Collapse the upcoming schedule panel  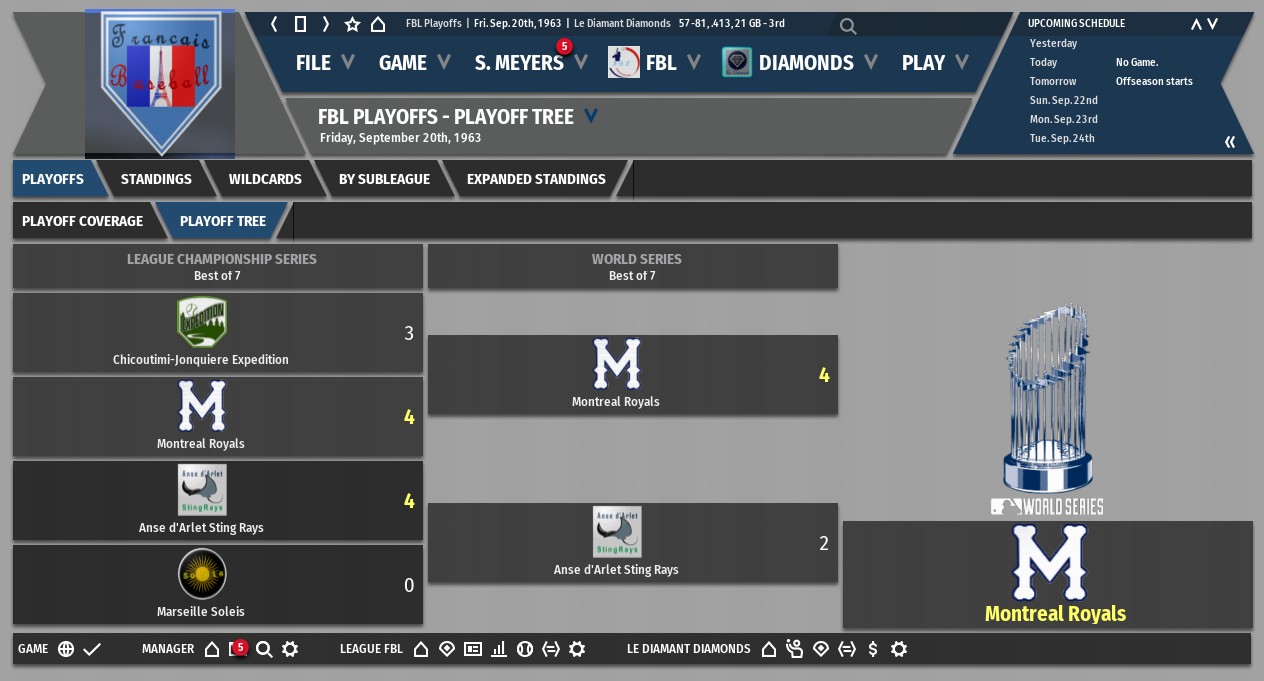pyautogui.click(x=1230, y=142)
